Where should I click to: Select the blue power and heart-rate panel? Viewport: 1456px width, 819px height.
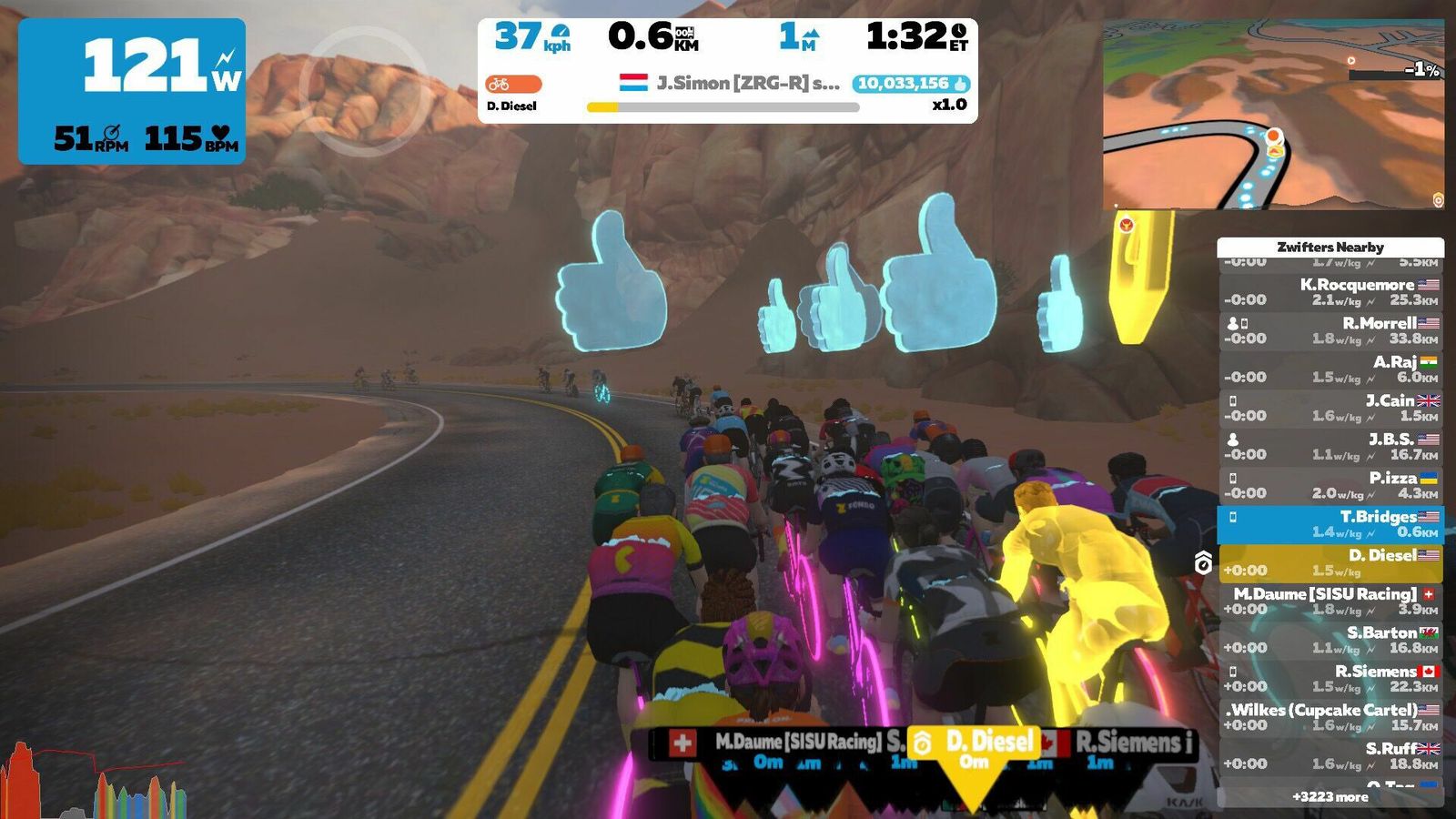coord(132,91)
